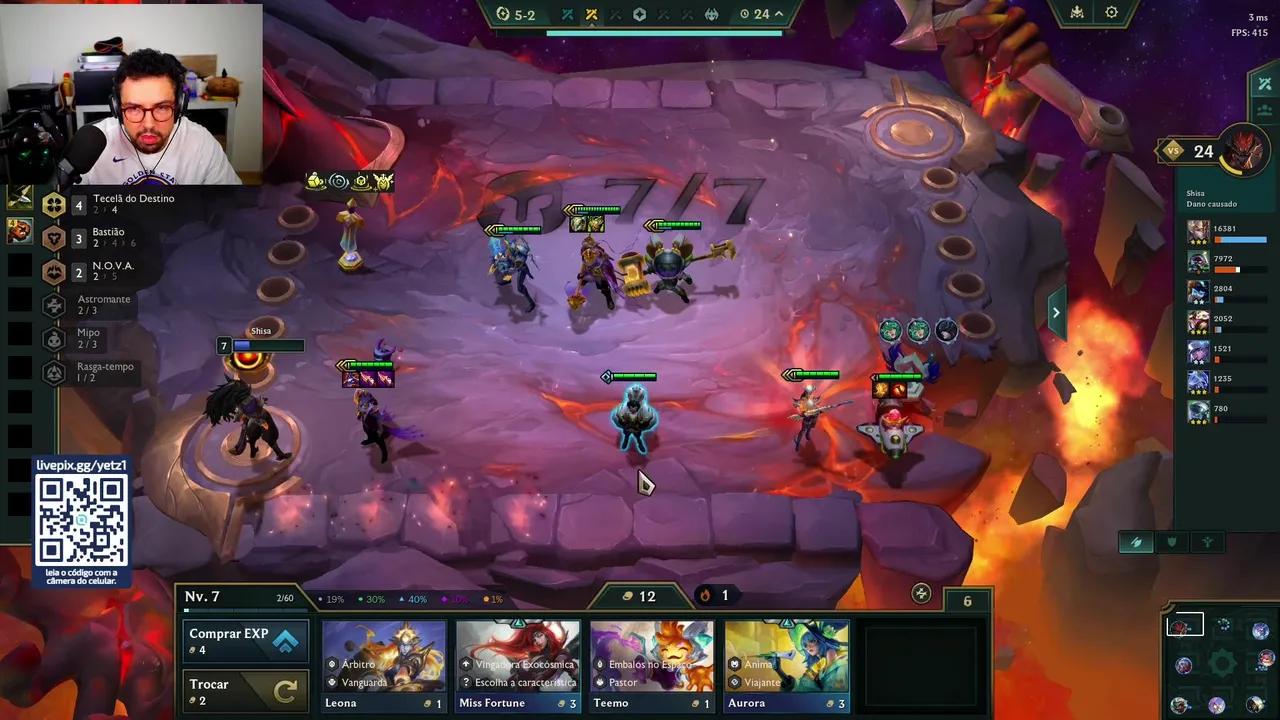Viewport: 1280px width, 720px height.
Task: Click the Trocar reroll button
Action: pos(245,691)
